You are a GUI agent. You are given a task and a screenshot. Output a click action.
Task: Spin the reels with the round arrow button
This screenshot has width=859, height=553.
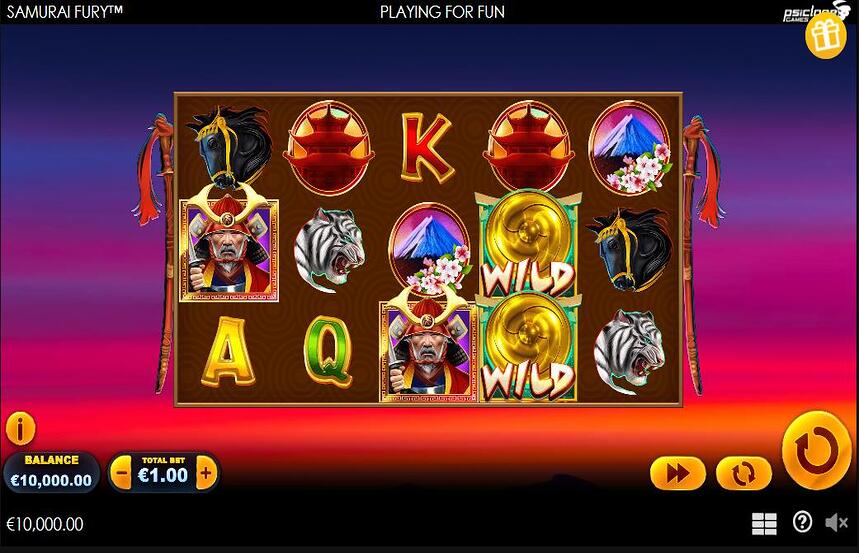click(x=816, y=450)
